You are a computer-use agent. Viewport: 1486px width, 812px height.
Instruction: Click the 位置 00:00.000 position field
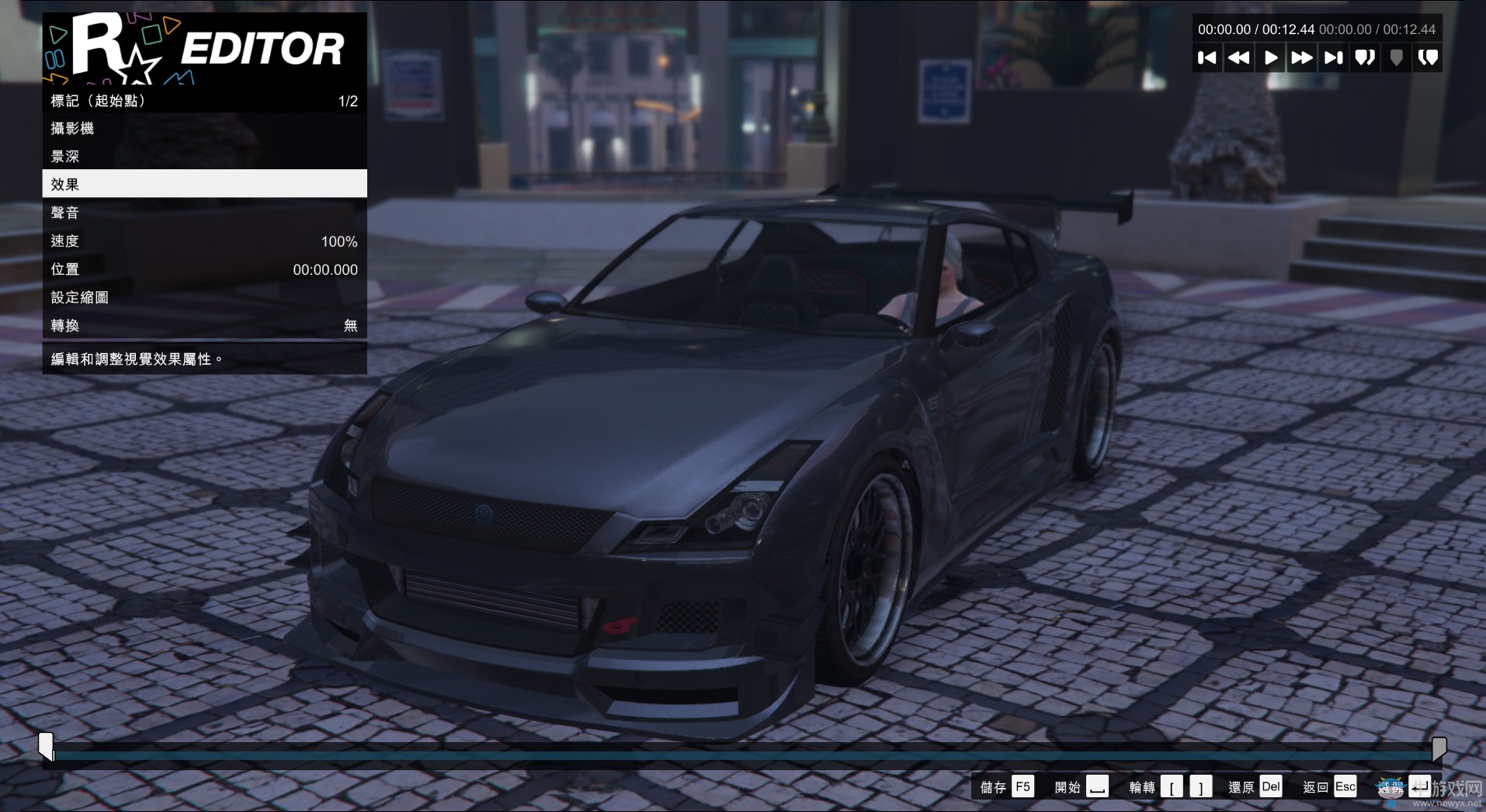(x=204, y=269)
